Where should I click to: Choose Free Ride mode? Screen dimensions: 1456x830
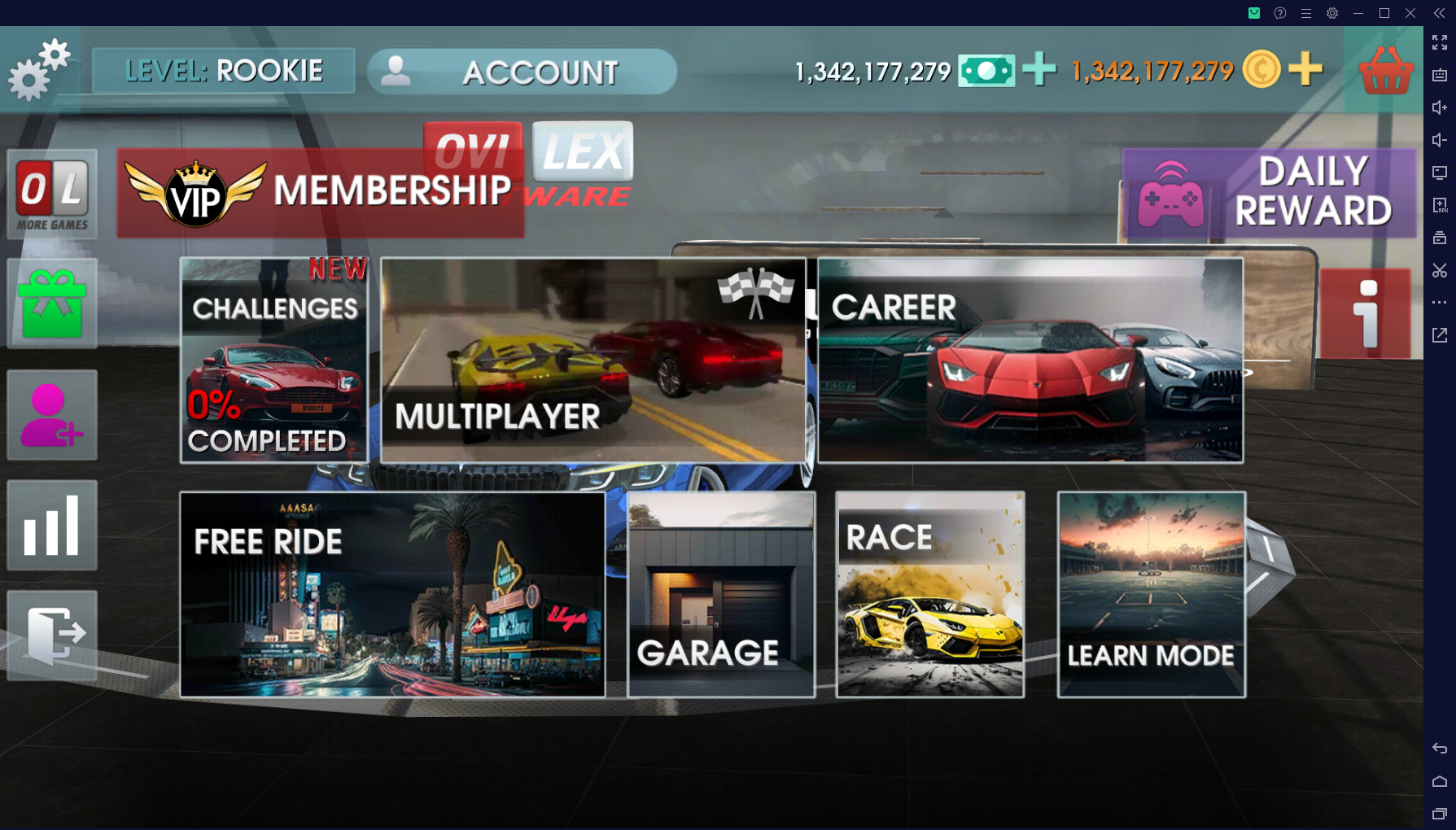392,595
